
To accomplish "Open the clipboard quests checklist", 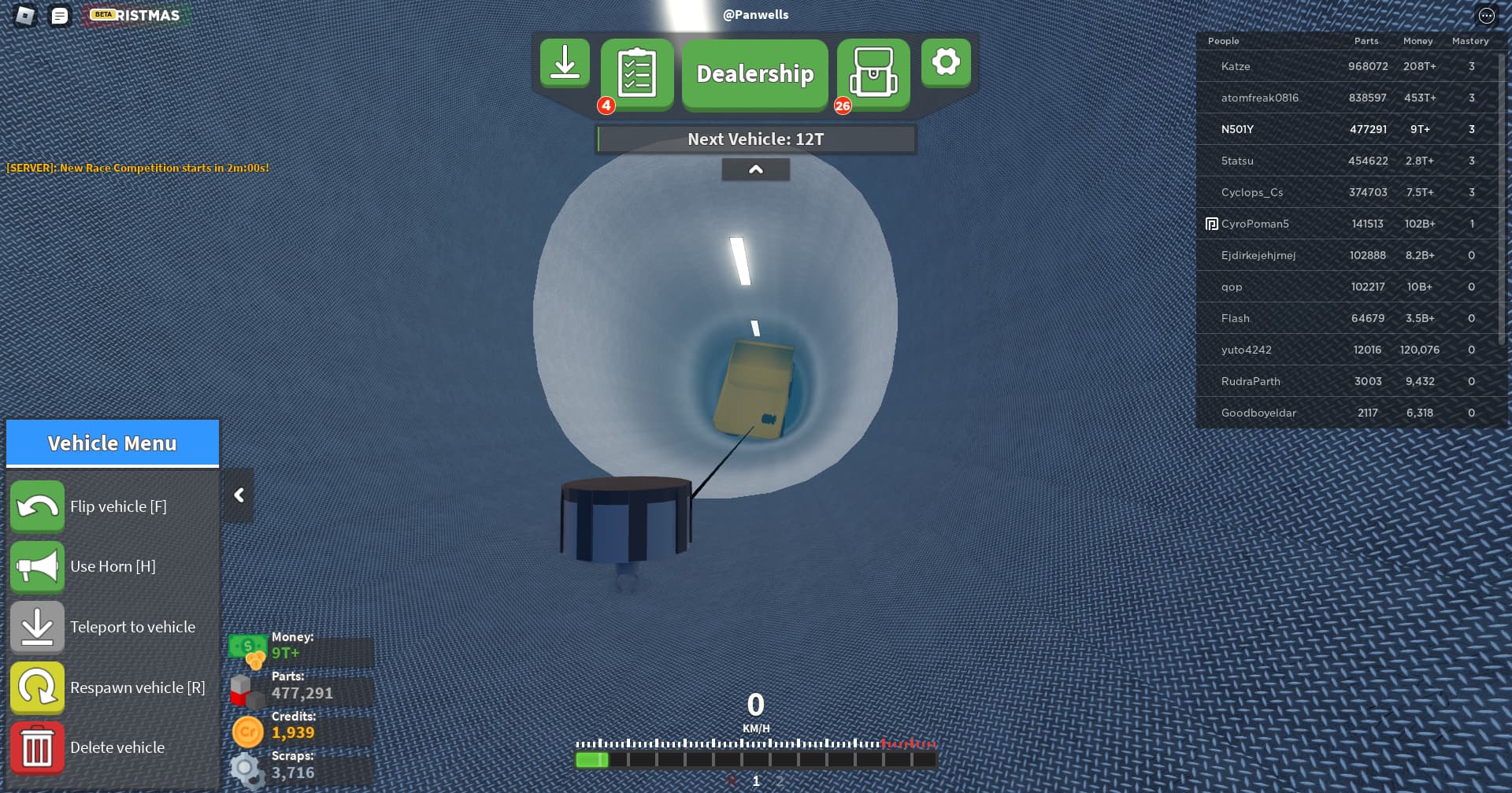I will coord(637,73).
